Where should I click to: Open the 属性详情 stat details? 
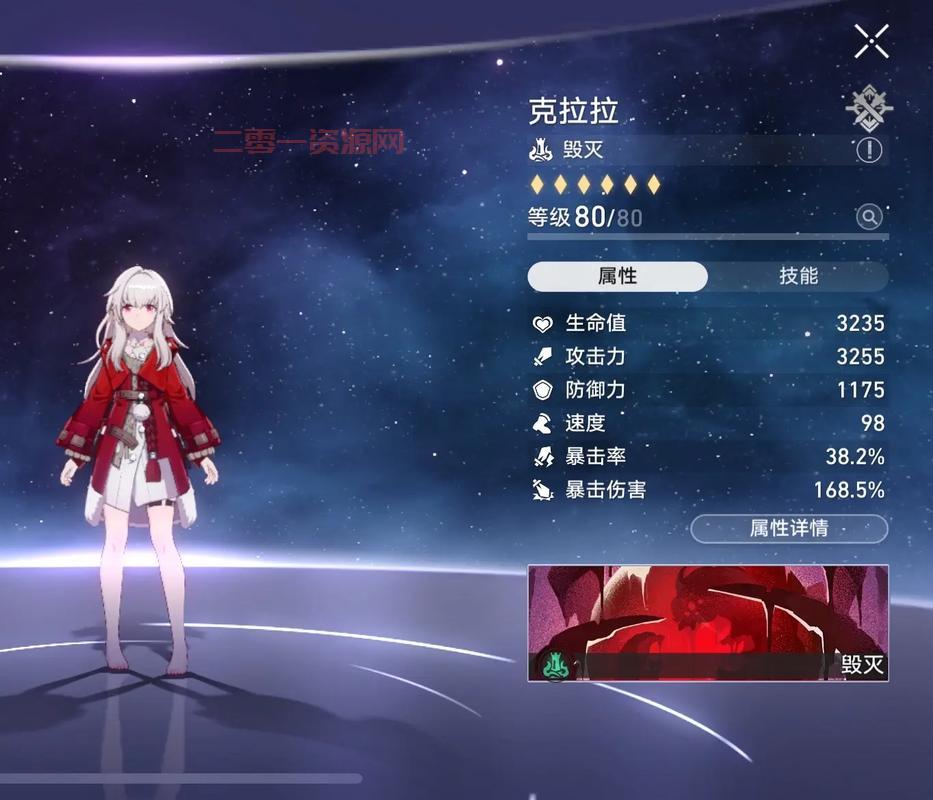tap(789, 528)
